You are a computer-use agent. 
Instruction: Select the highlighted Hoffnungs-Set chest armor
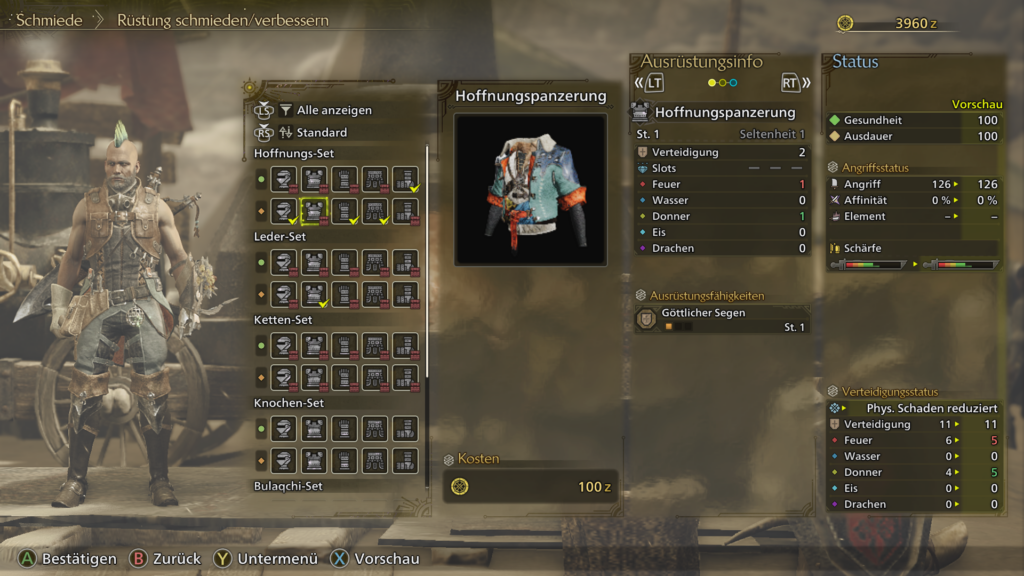(x=315, y=210)
